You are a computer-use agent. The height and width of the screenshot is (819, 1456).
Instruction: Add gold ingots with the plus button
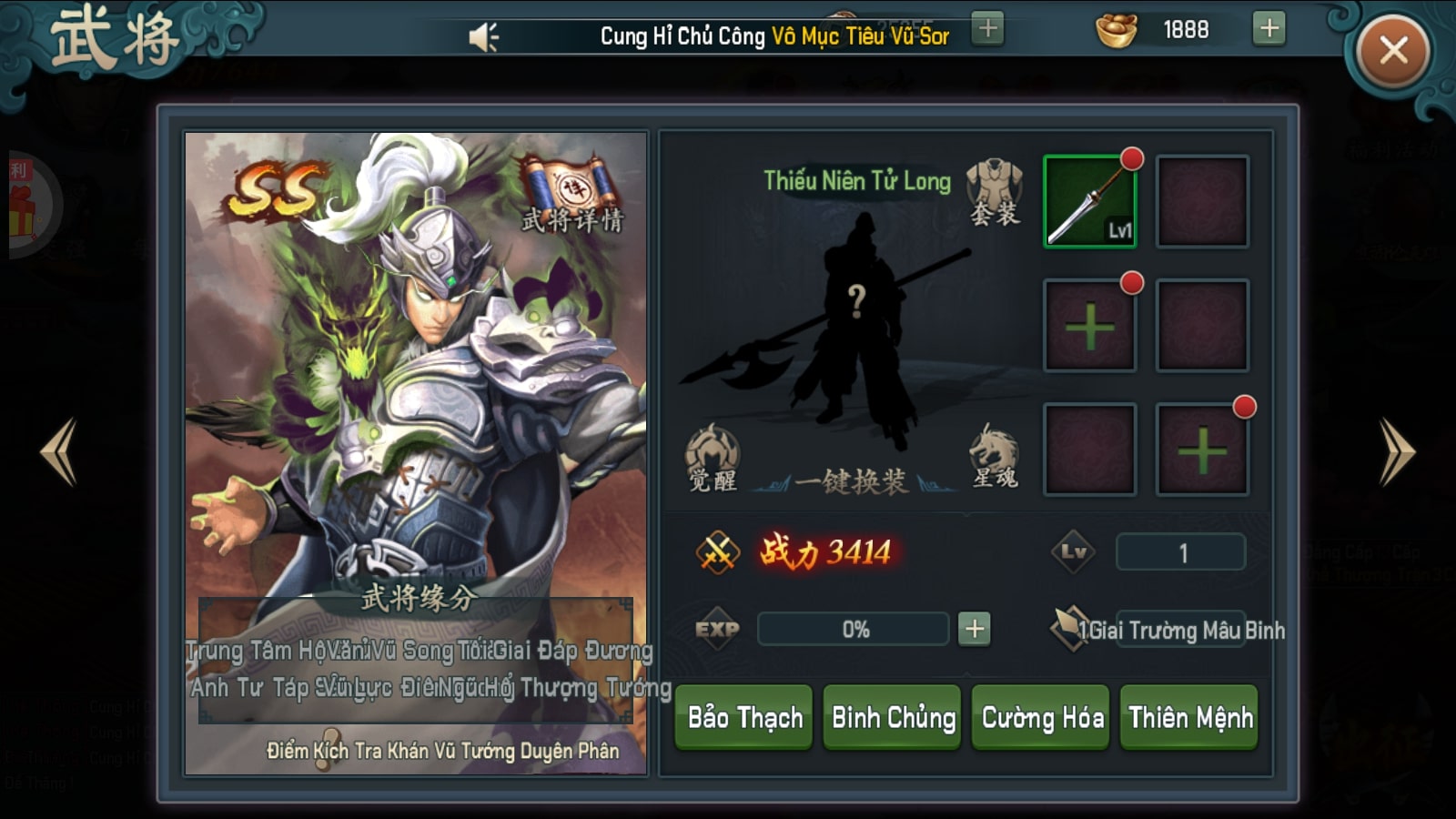pos(1269,29)
